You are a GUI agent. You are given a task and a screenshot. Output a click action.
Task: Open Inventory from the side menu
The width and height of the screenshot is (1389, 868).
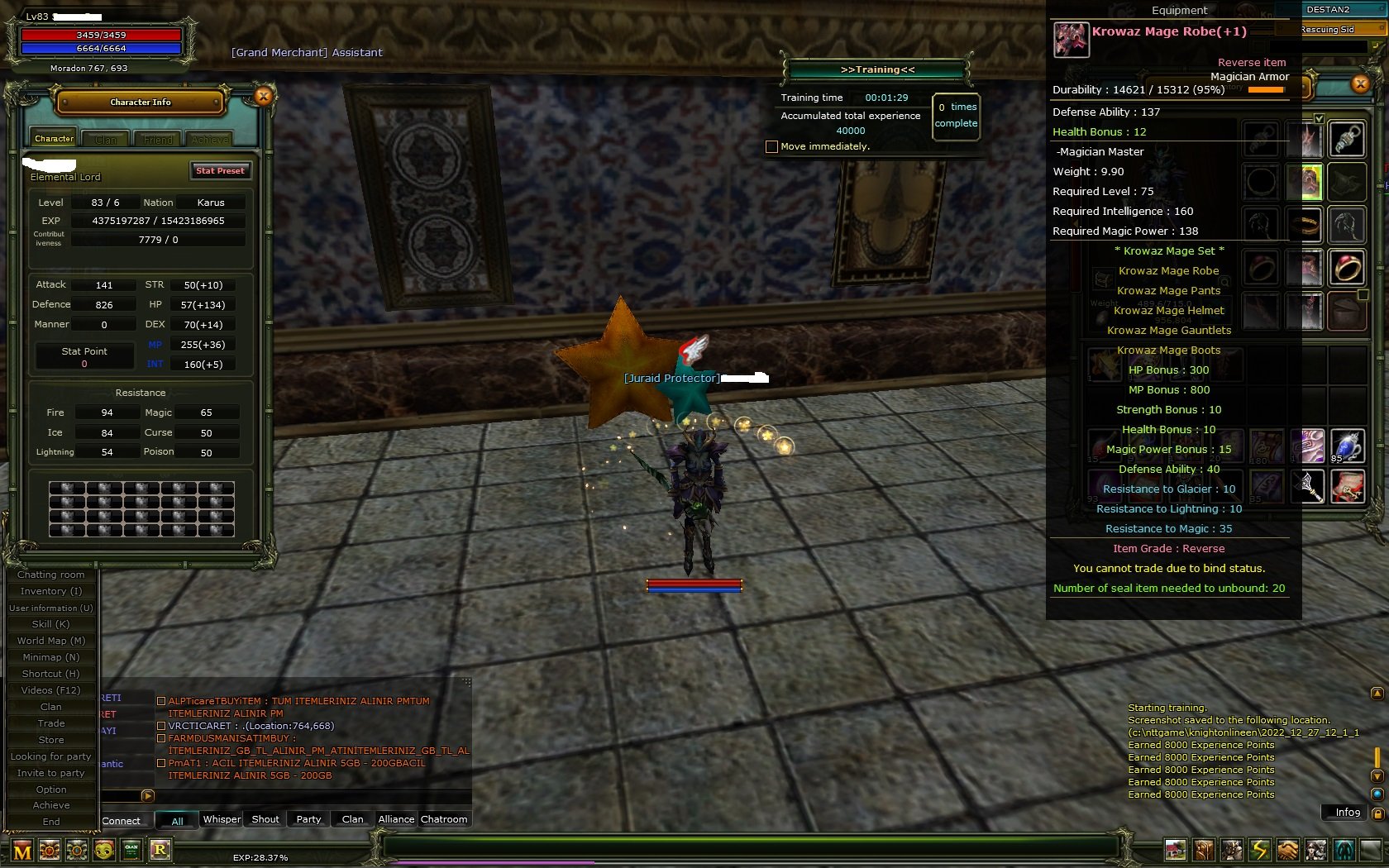(x=51, y=591)
